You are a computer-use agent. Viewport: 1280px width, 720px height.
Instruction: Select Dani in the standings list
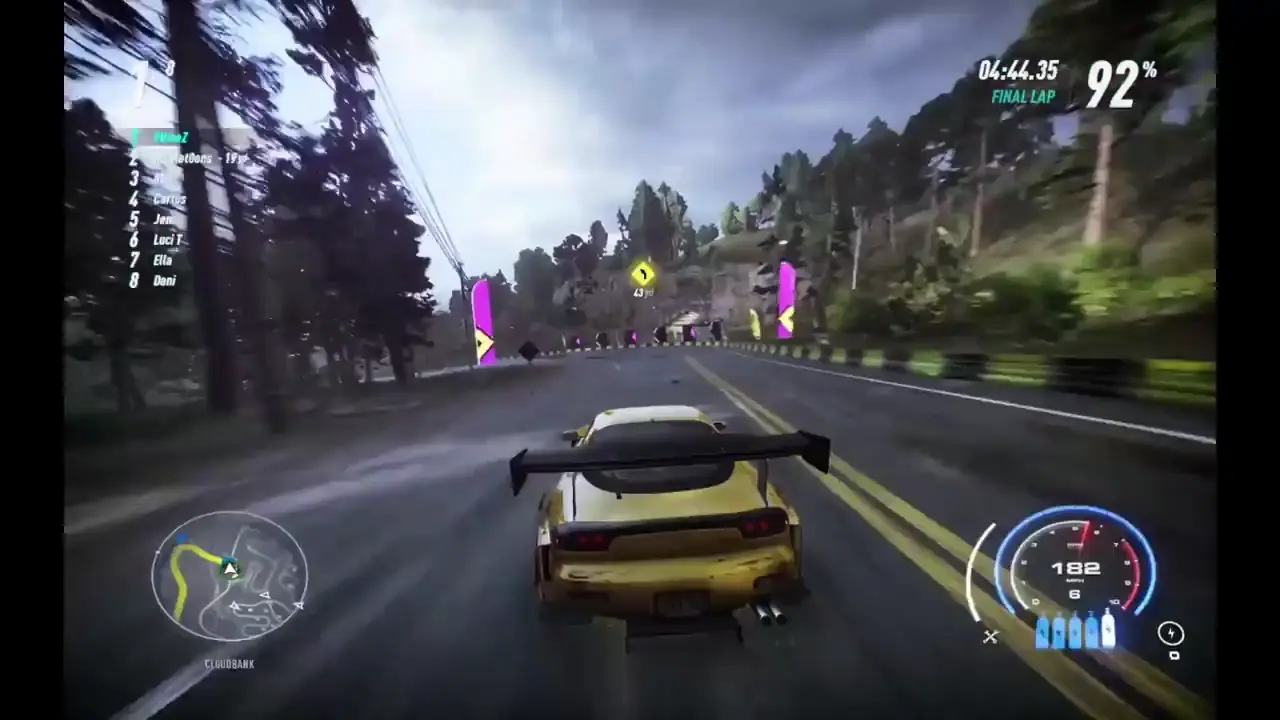coord(163,281)
